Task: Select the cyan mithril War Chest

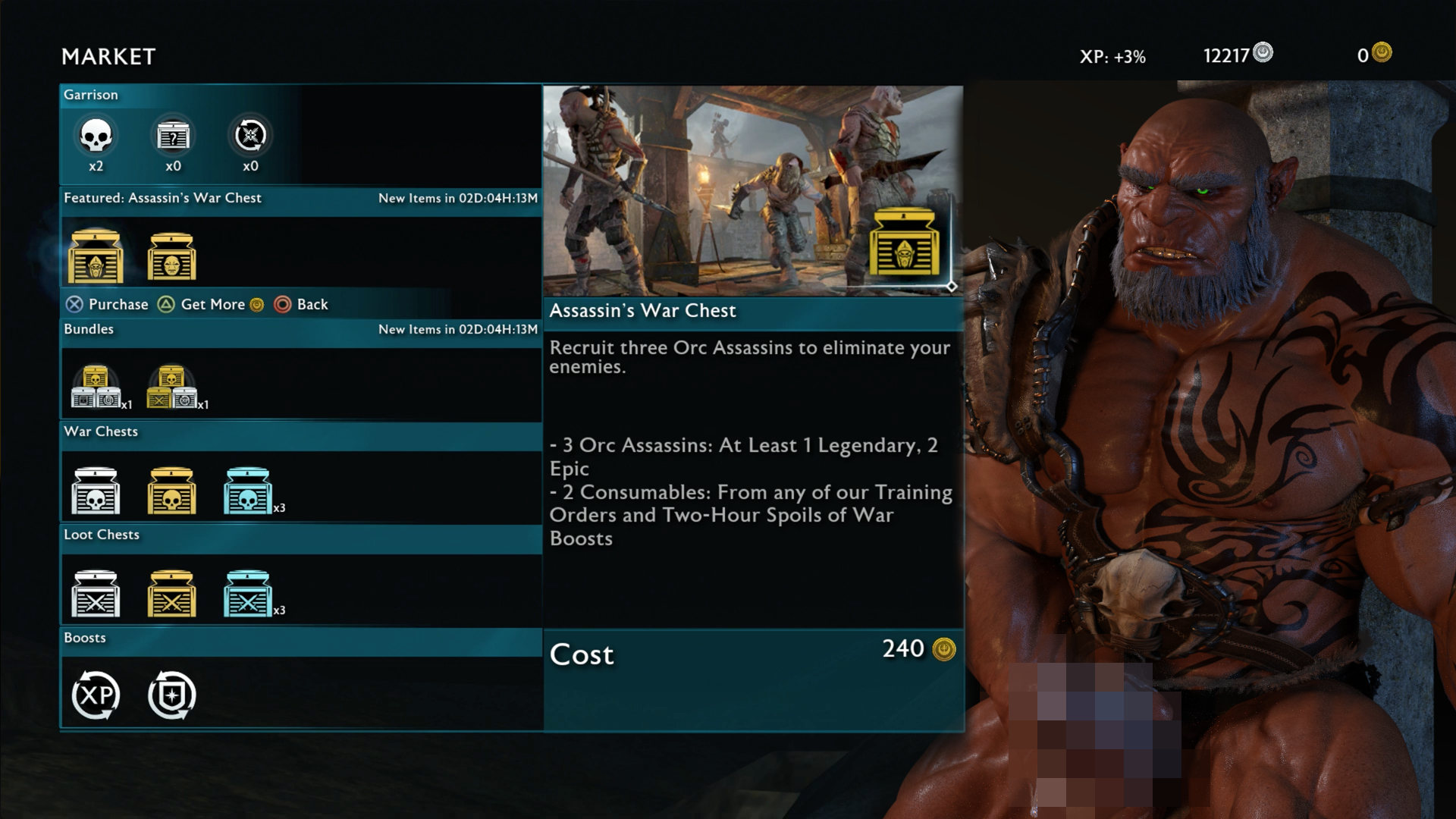Action: (x=248, y=491)
